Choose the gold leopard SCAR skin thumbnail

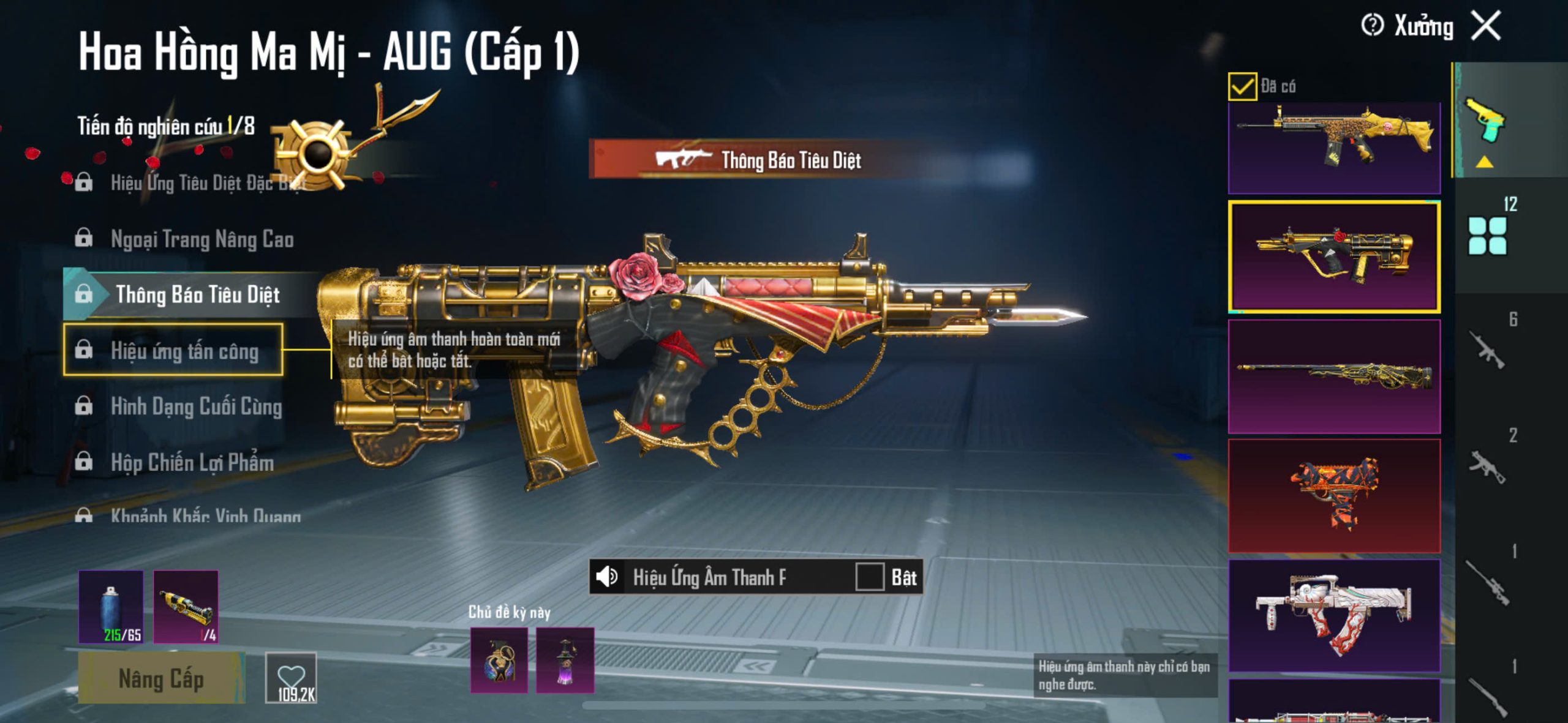point(1334,147)
